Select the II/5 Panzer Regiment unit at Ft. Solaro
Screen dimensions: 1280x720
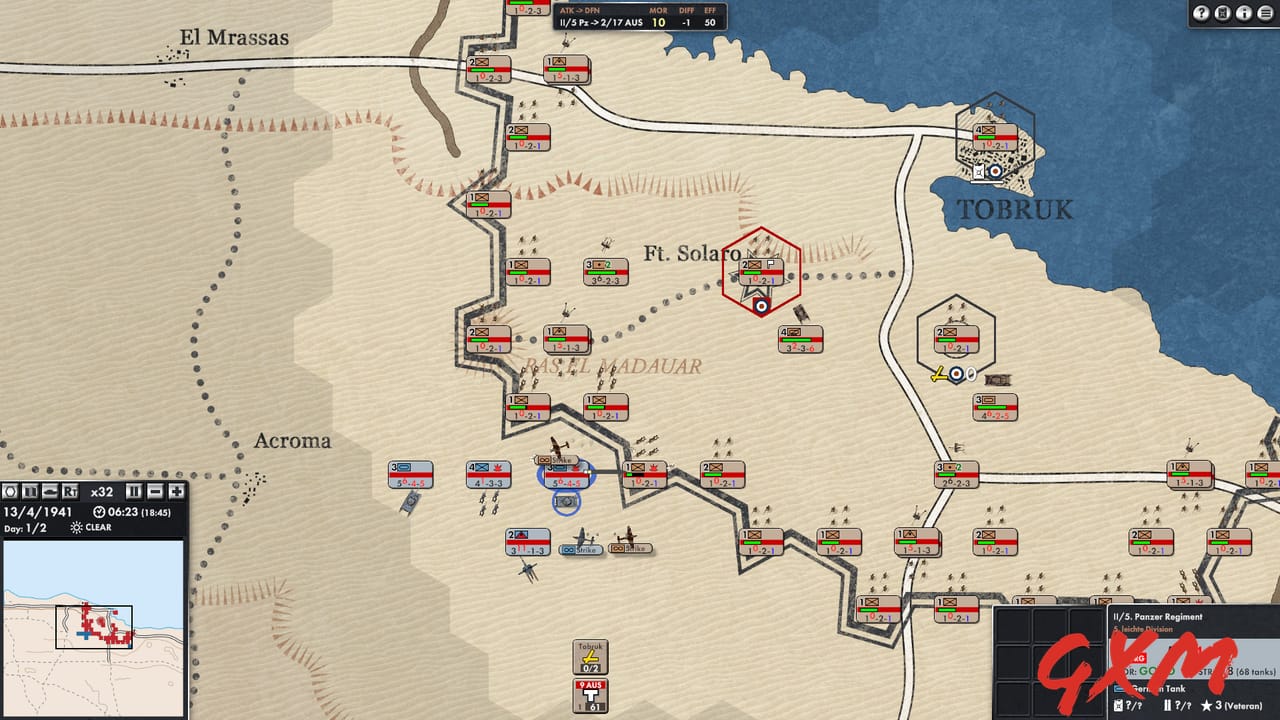click(762, 270)
